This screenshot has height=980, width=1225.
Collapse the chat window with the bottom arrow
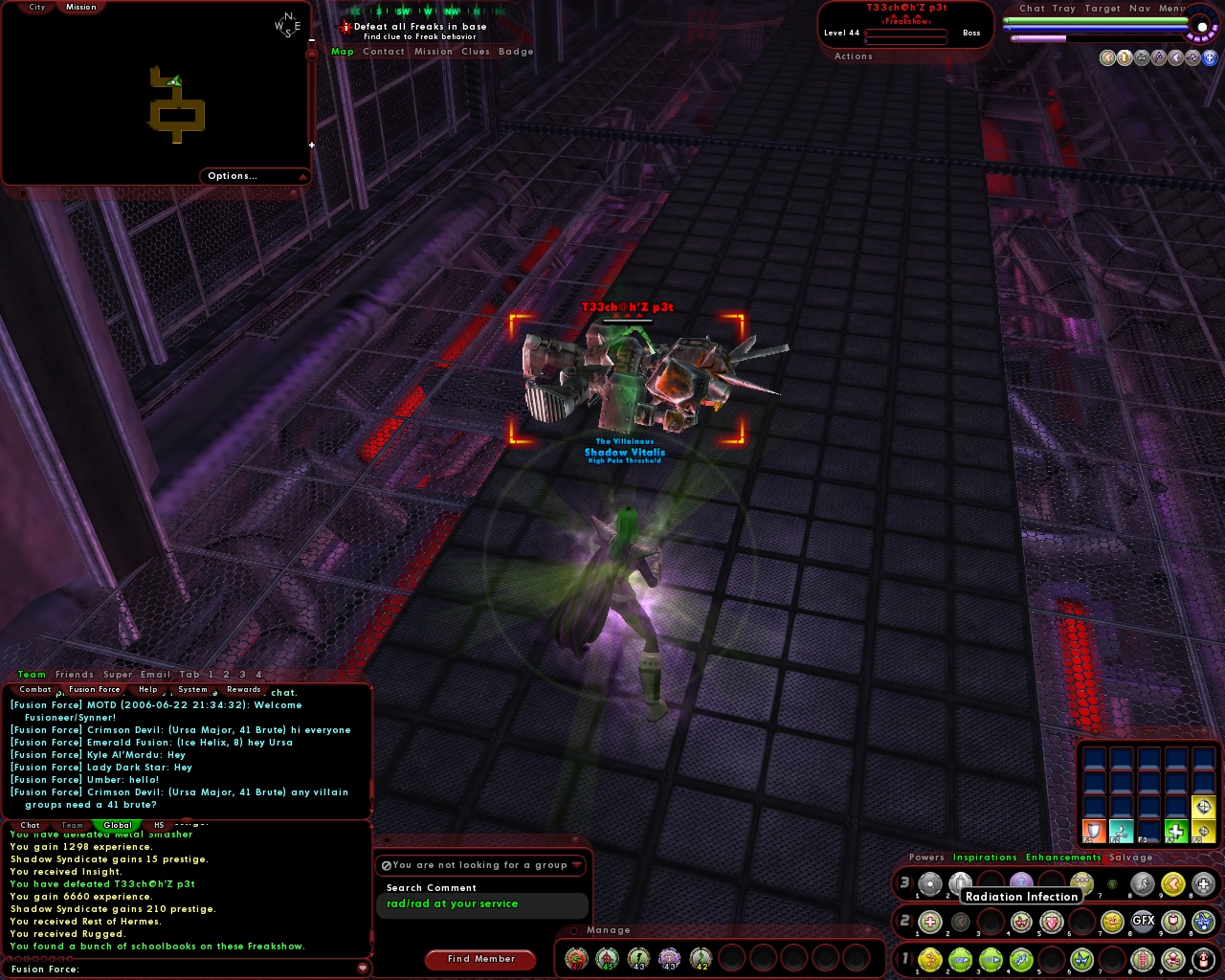pyautogui.click(x=362, y=969)
